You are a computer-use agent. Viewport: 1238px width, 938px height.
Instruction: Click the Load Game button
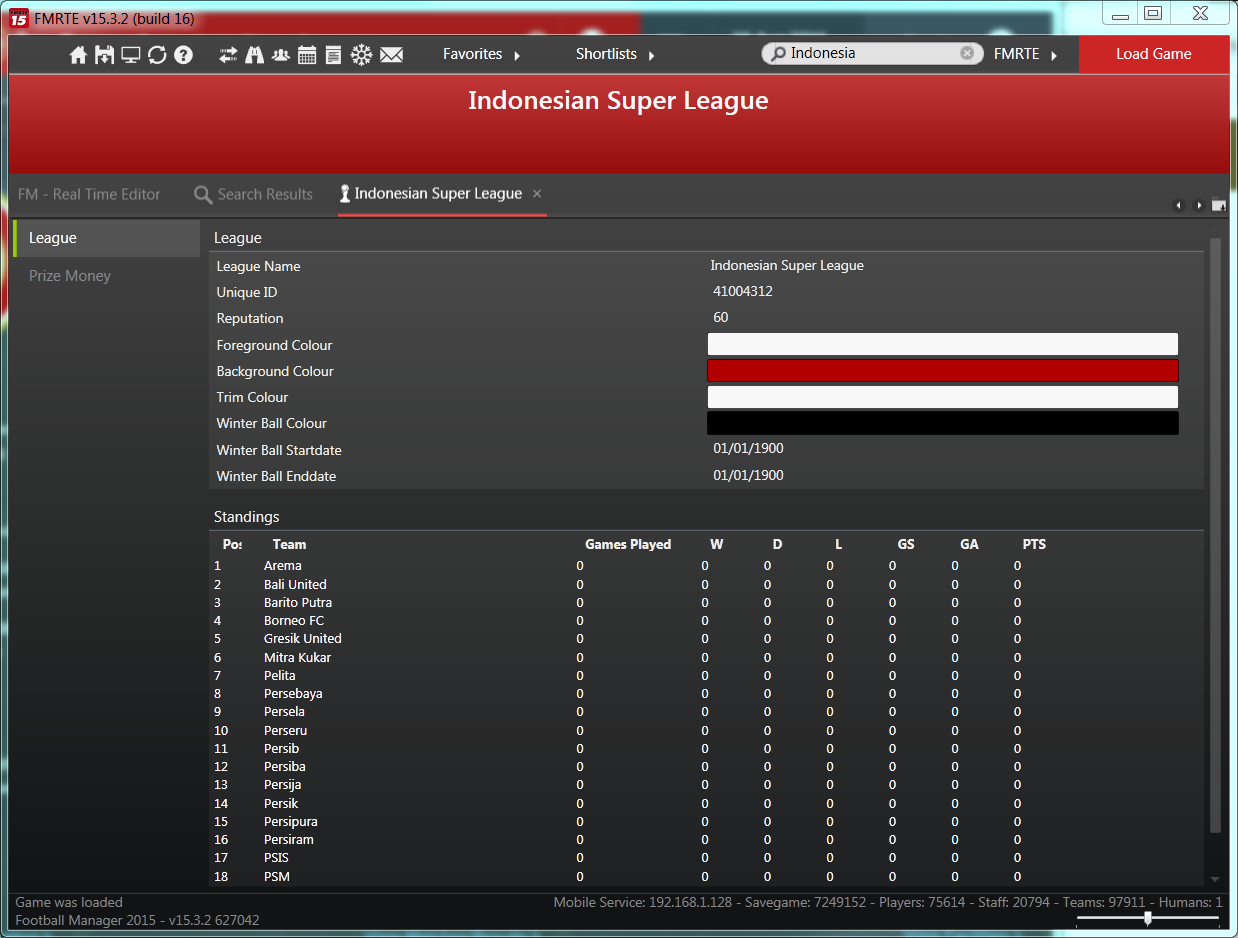1153,54
